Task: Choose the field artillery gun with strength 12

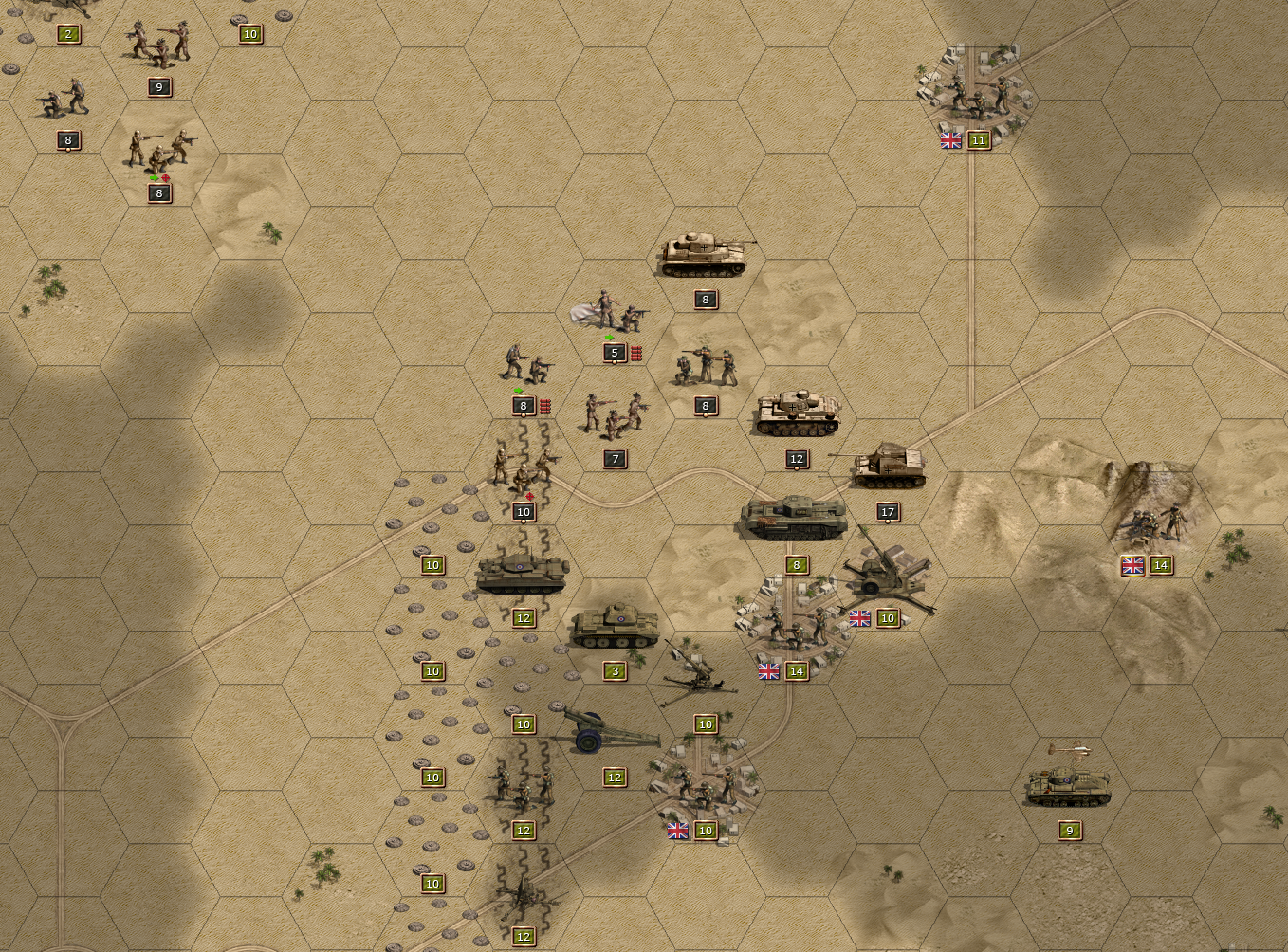Action: tap(607, 733)
